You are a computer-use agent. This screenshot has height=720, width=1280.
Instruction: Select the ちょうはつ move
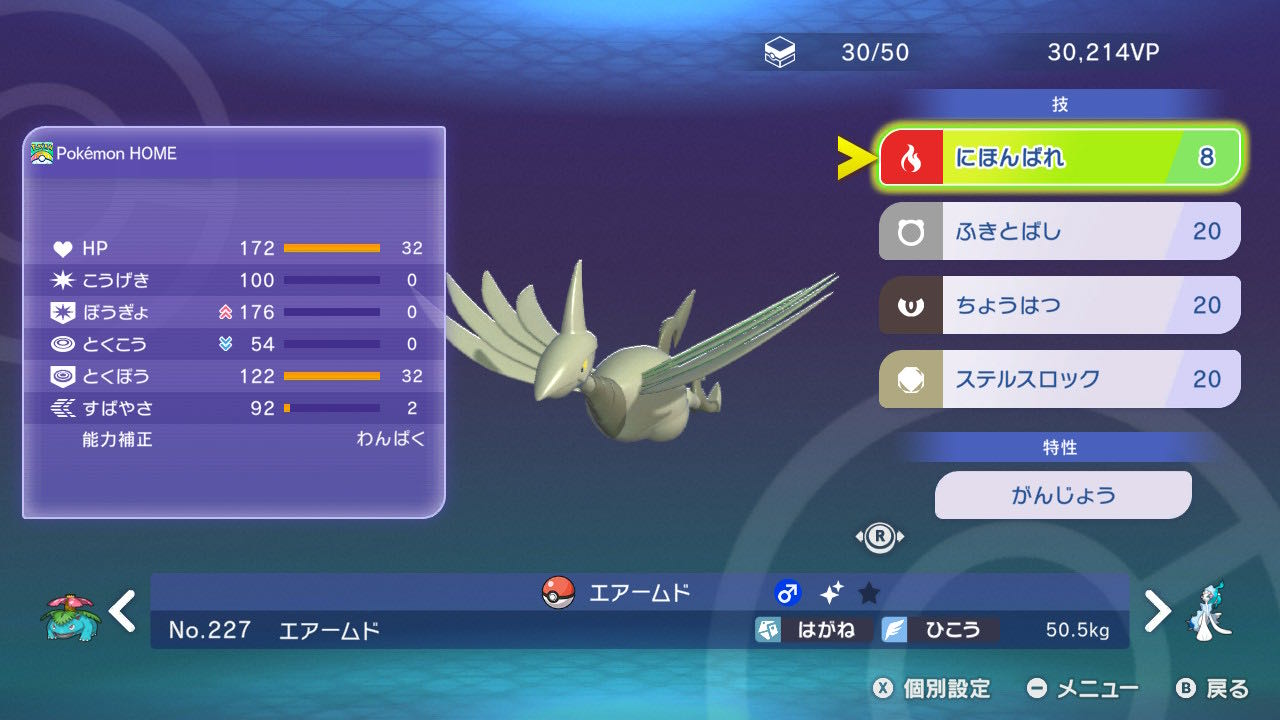(1059, 305)
